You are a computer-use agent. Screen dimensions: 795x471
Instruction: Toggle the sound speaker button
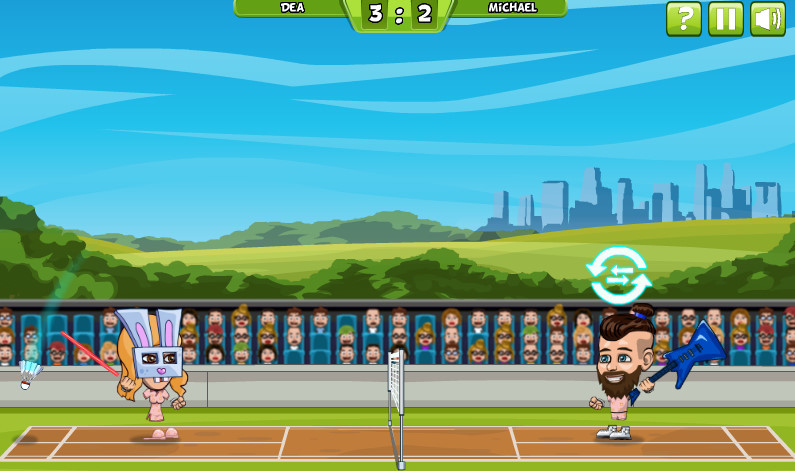767,19
